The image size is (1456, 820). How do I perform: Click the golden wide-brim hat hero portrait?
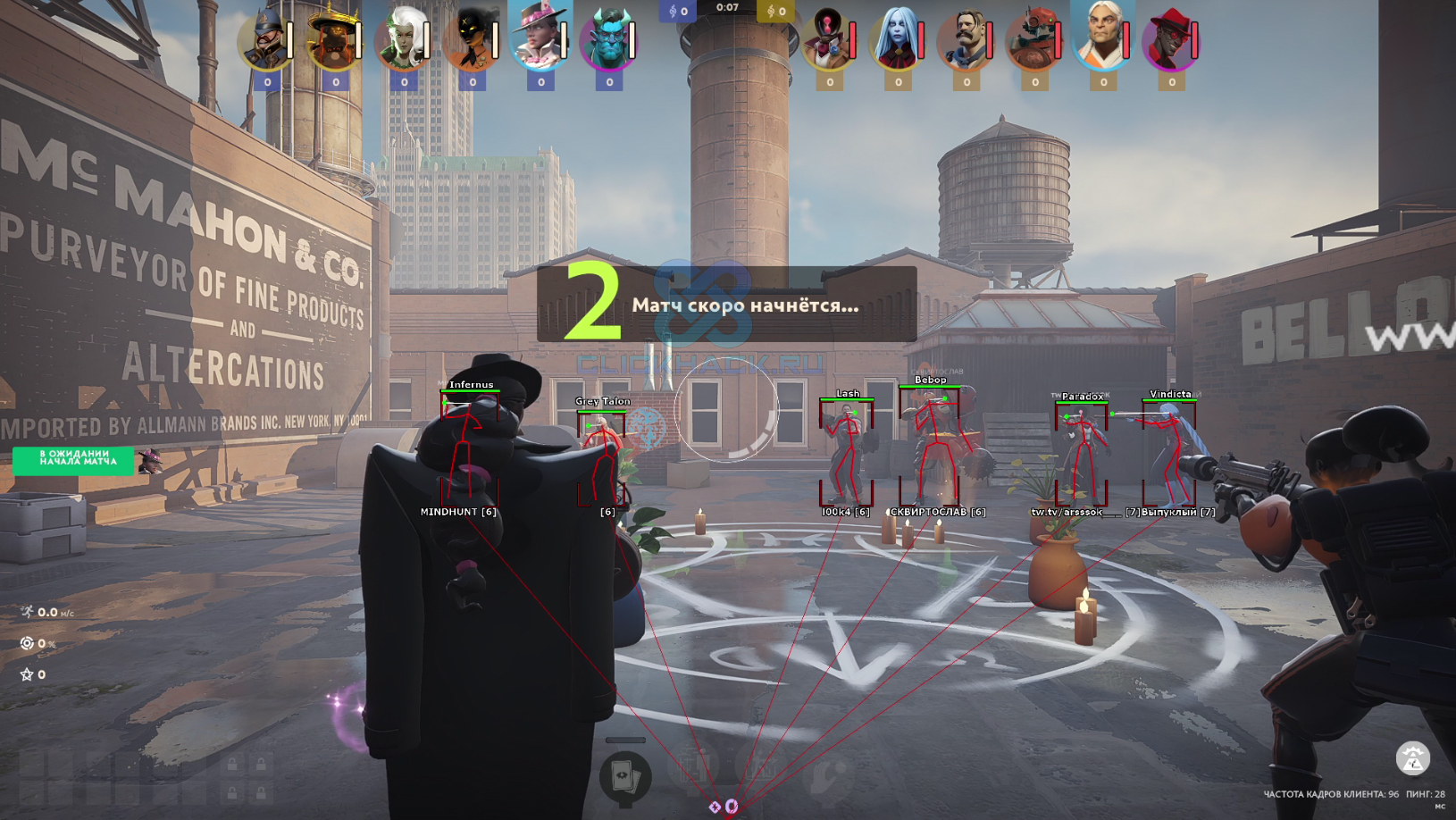tap(334, 40)
